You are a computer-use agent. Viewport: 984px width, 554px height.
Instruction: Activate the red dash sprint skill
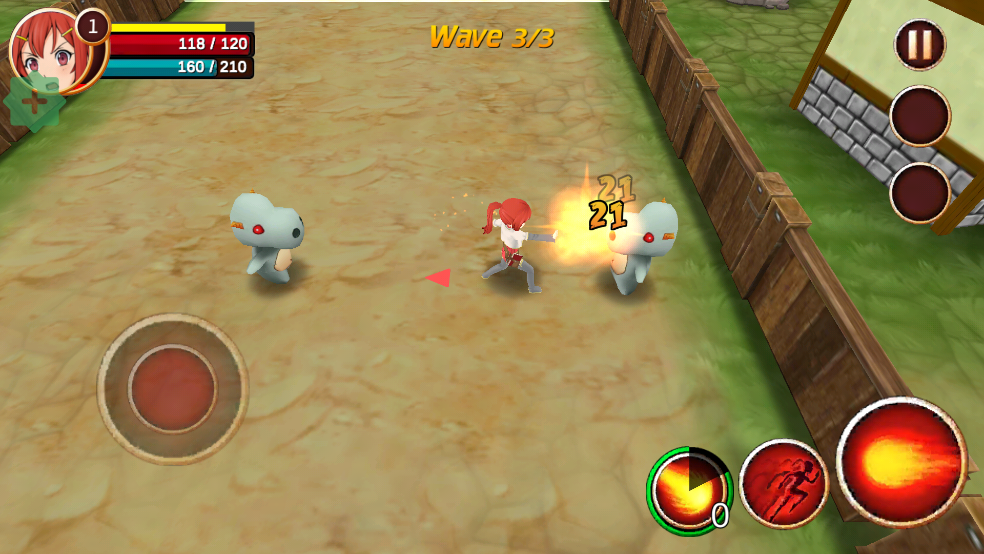pyautogui.click(x=784, y=484)
